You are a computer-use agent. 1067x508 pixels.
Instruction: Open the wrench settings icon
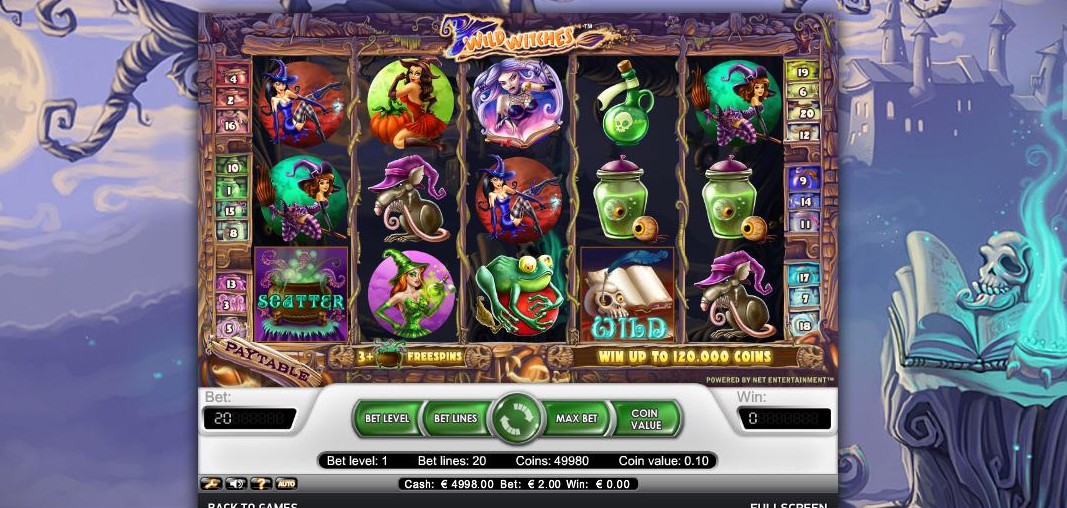point(211,483)
